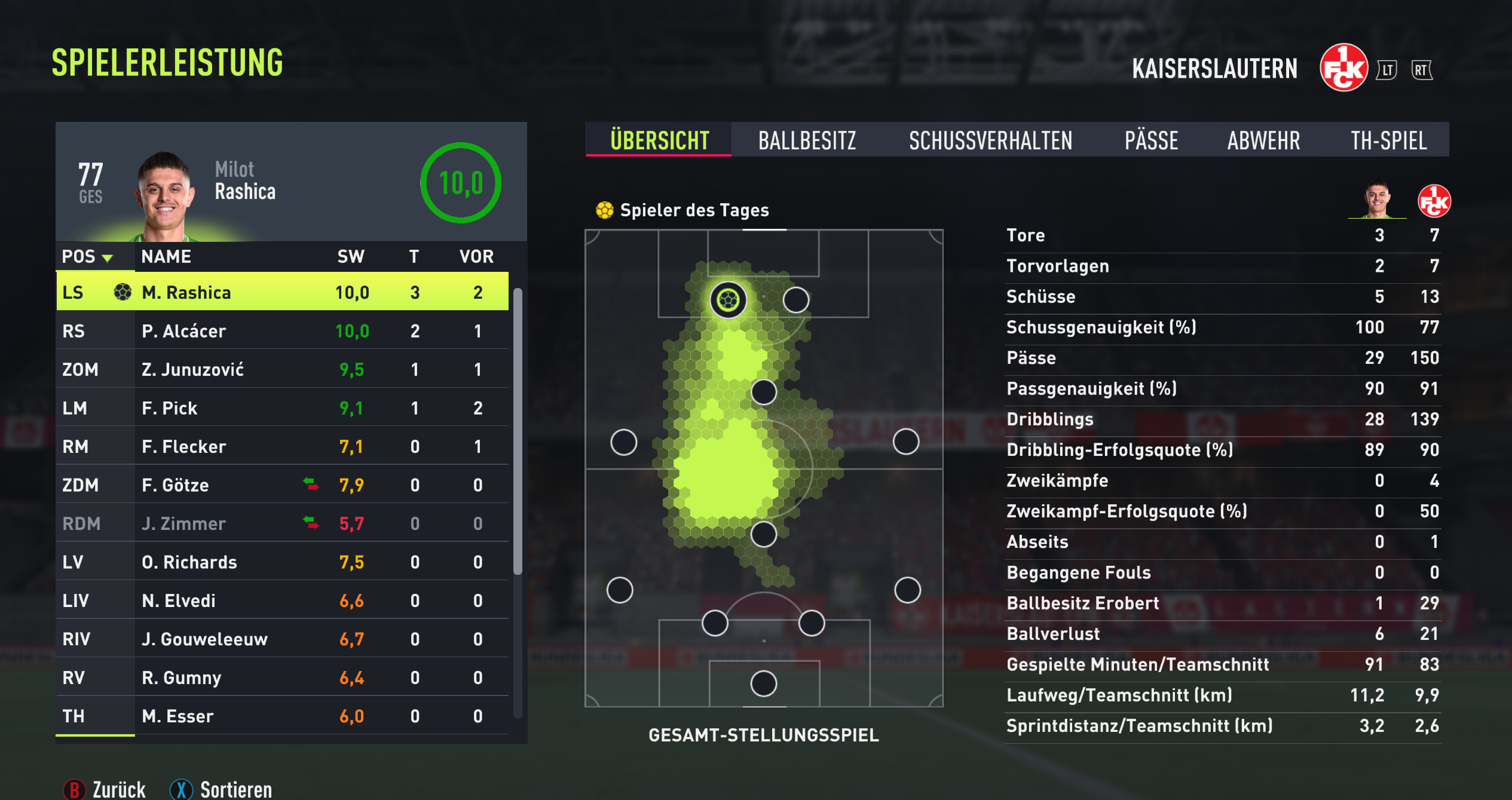This screenshot has width=1512, height=800.
Task: Switch to the Ballbesitz tab
Action: click(807, 140)
